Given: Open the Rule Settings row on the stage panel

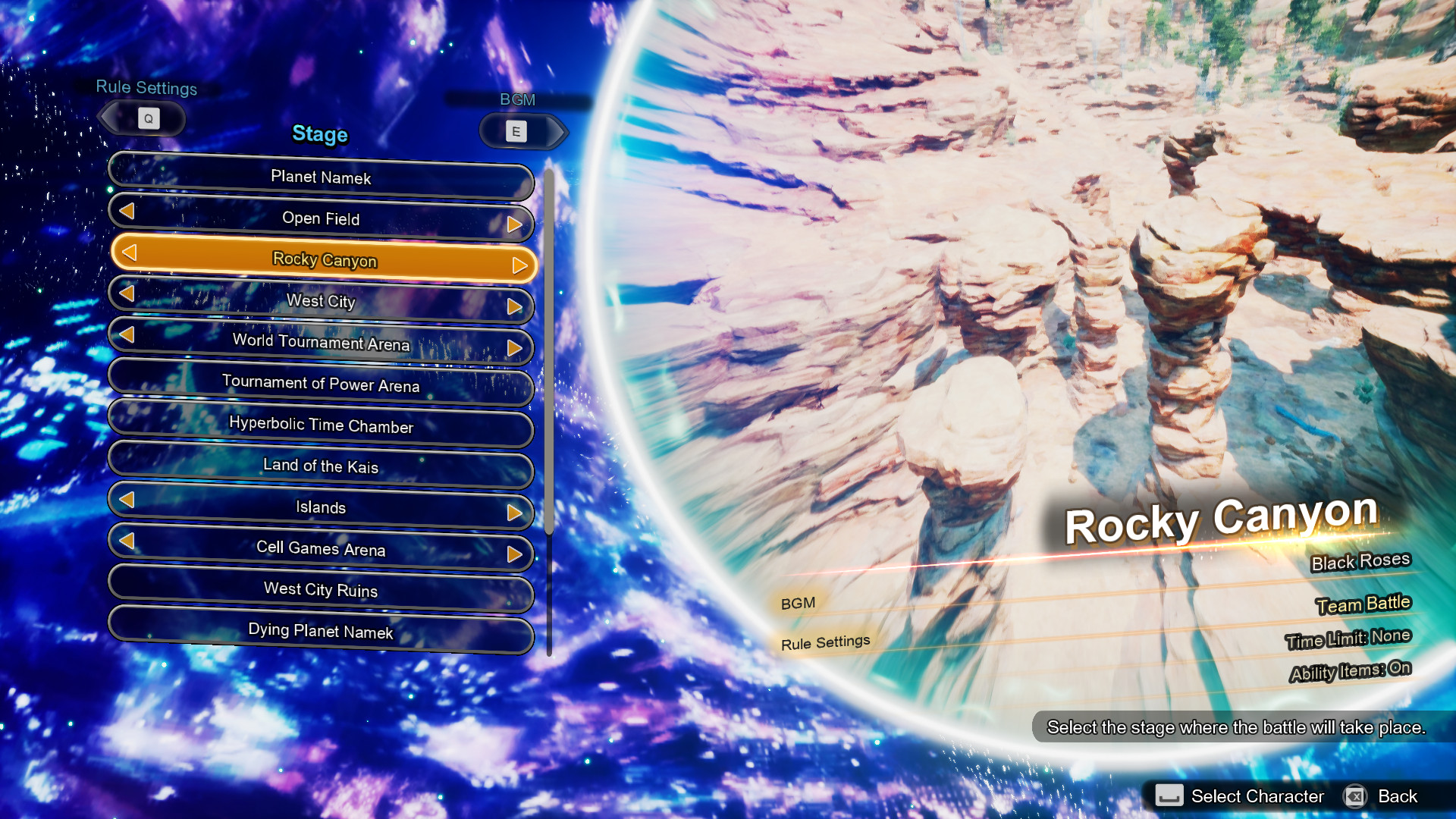Looking at the screenshot, I should tap(824, 641).
